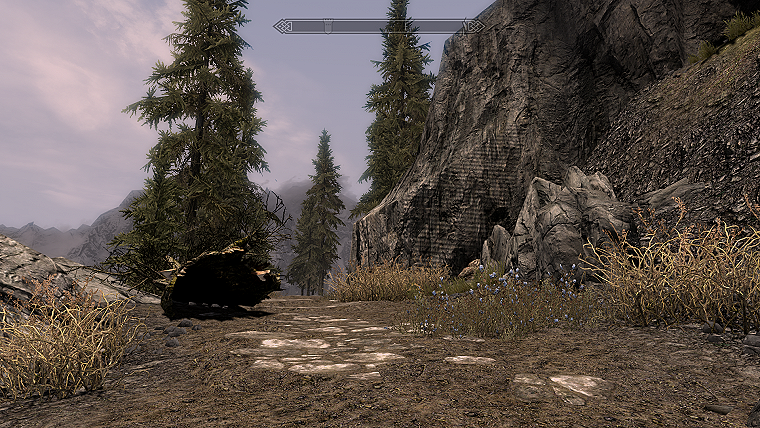Click the fort marker on the compass
The image size is (760, 428).
[x=327, y=26]
